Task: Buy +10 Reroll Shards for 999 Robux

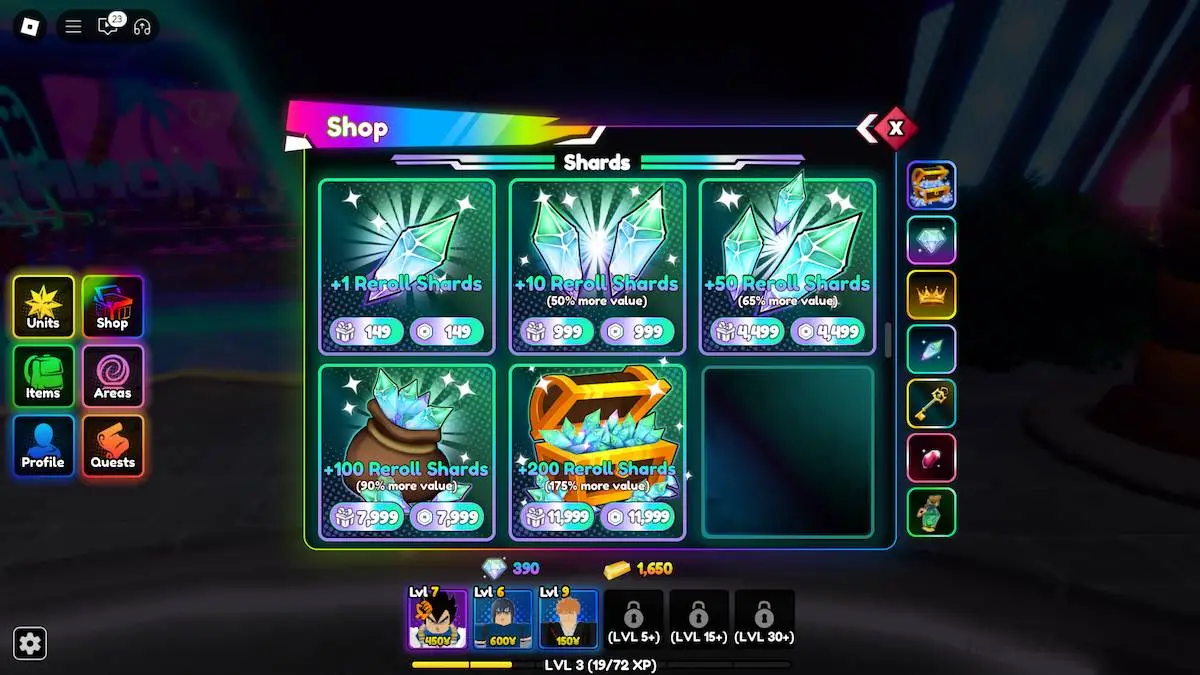Action: [637, 332]
